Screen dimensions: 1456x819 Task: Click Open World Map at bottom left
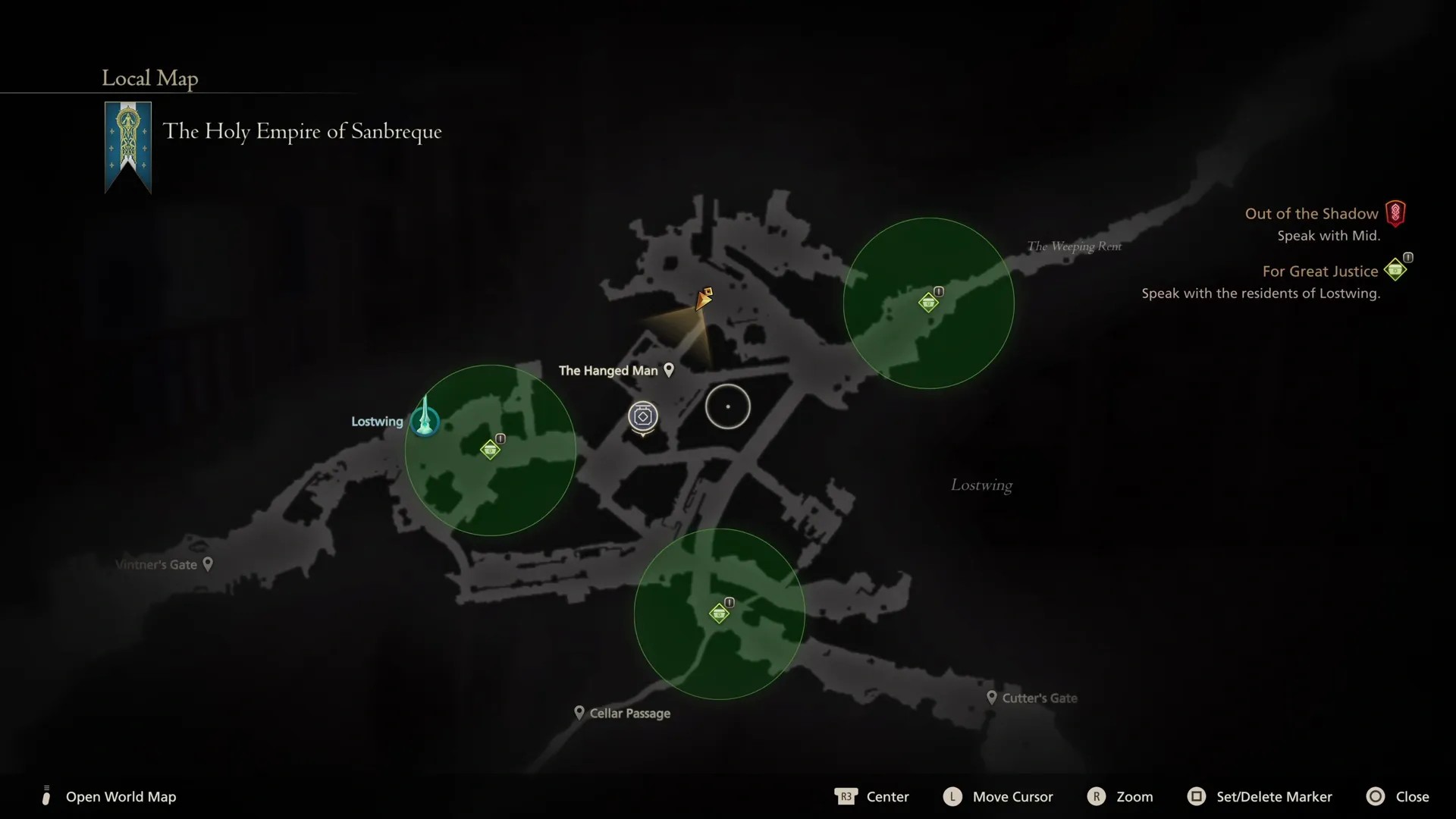121,796
